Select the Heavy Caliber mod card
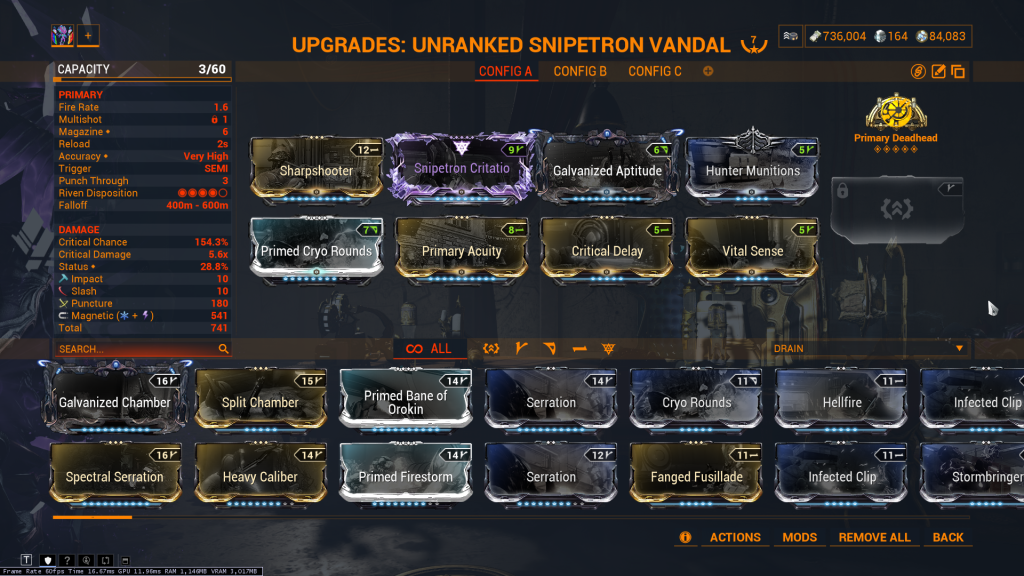 point(260,475)
